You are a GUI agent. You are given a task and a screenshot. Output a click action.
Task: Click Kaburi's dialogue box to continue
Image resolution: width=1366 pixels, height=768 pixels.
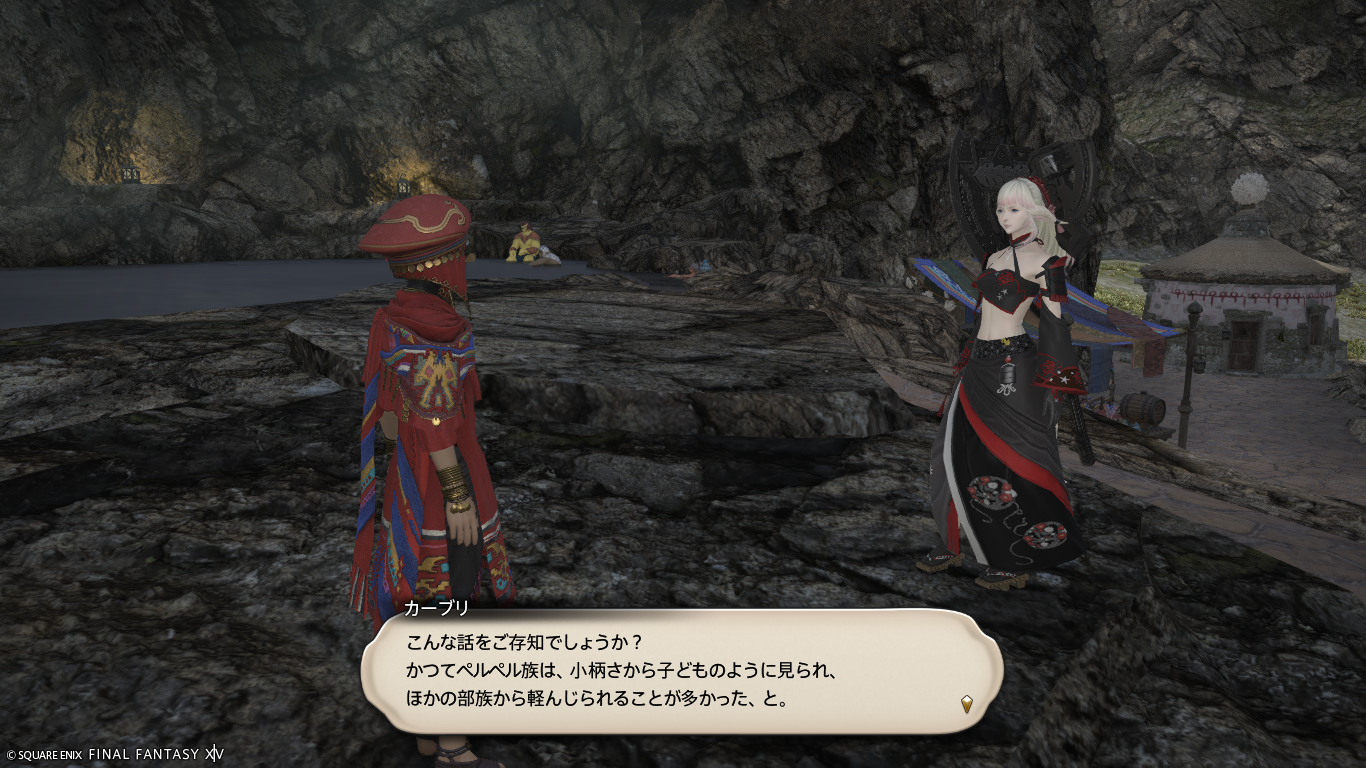point(680,670)
